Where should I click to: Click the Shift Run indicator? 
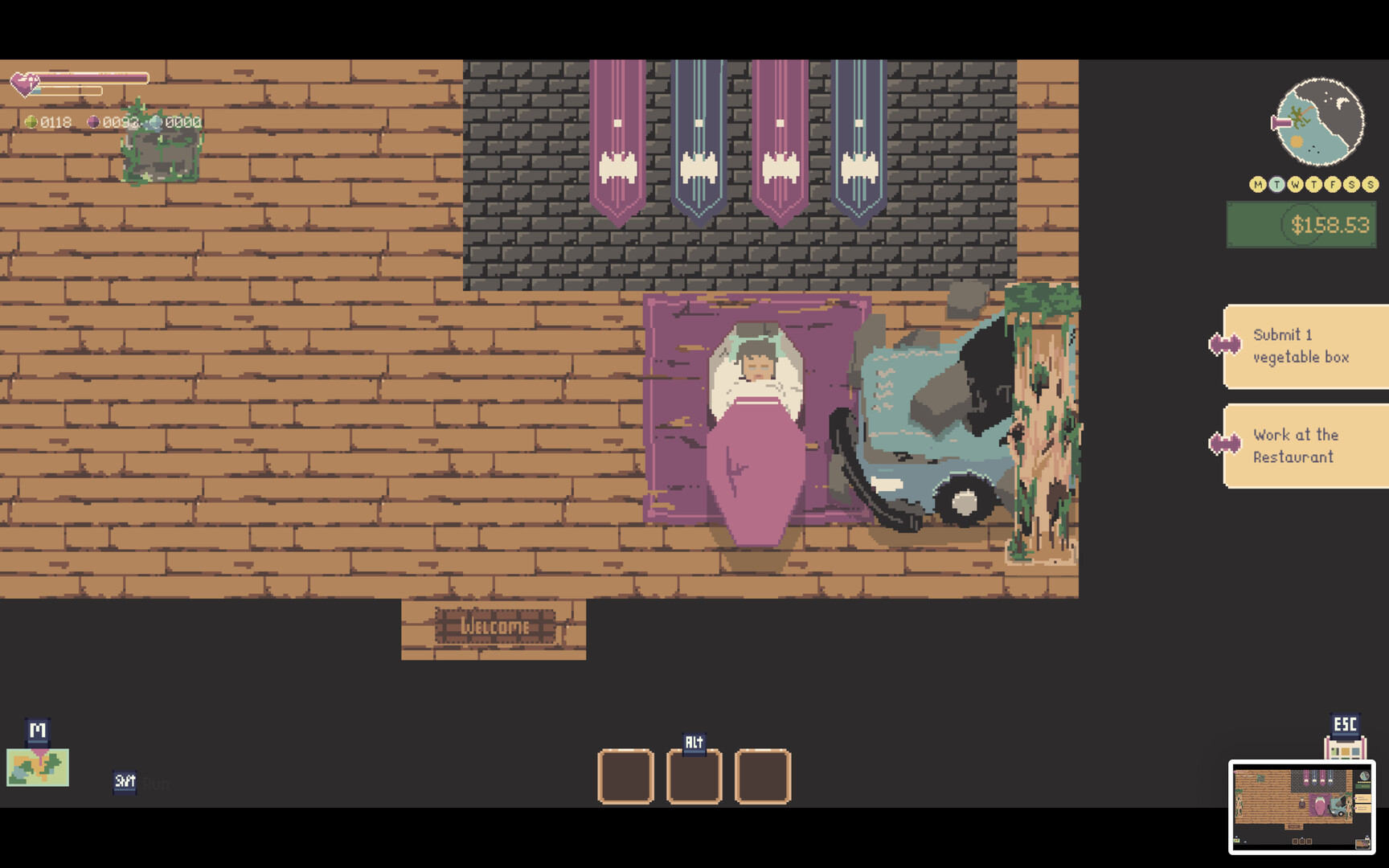[125, 780]
